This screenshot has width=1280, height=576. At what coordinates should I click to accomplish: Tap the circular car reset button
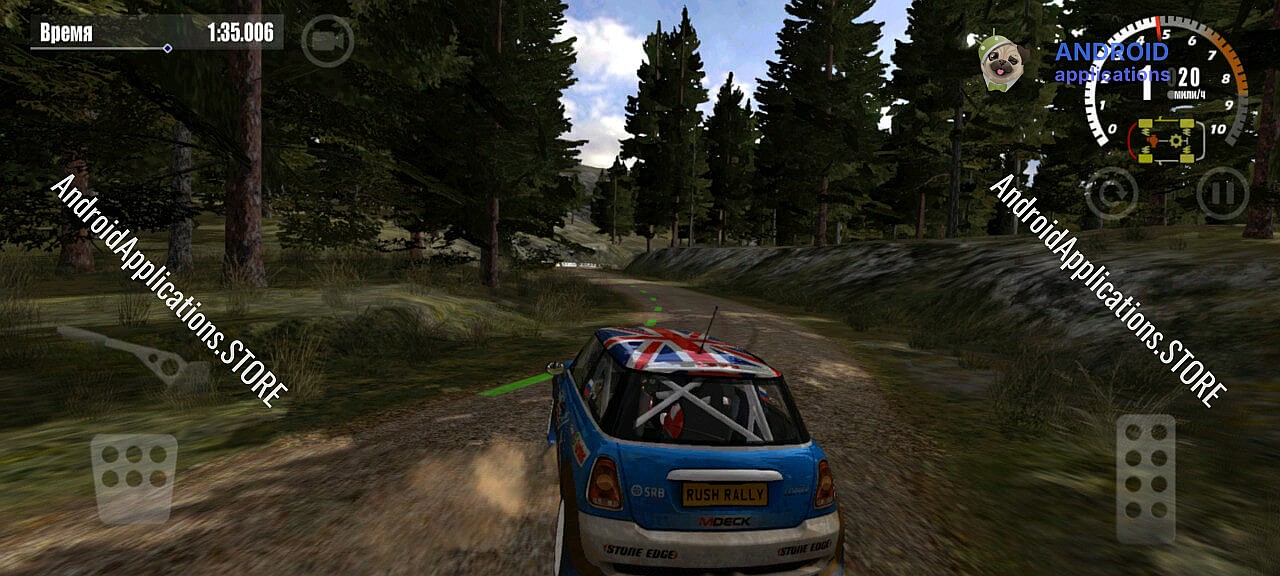[1111, 193]
